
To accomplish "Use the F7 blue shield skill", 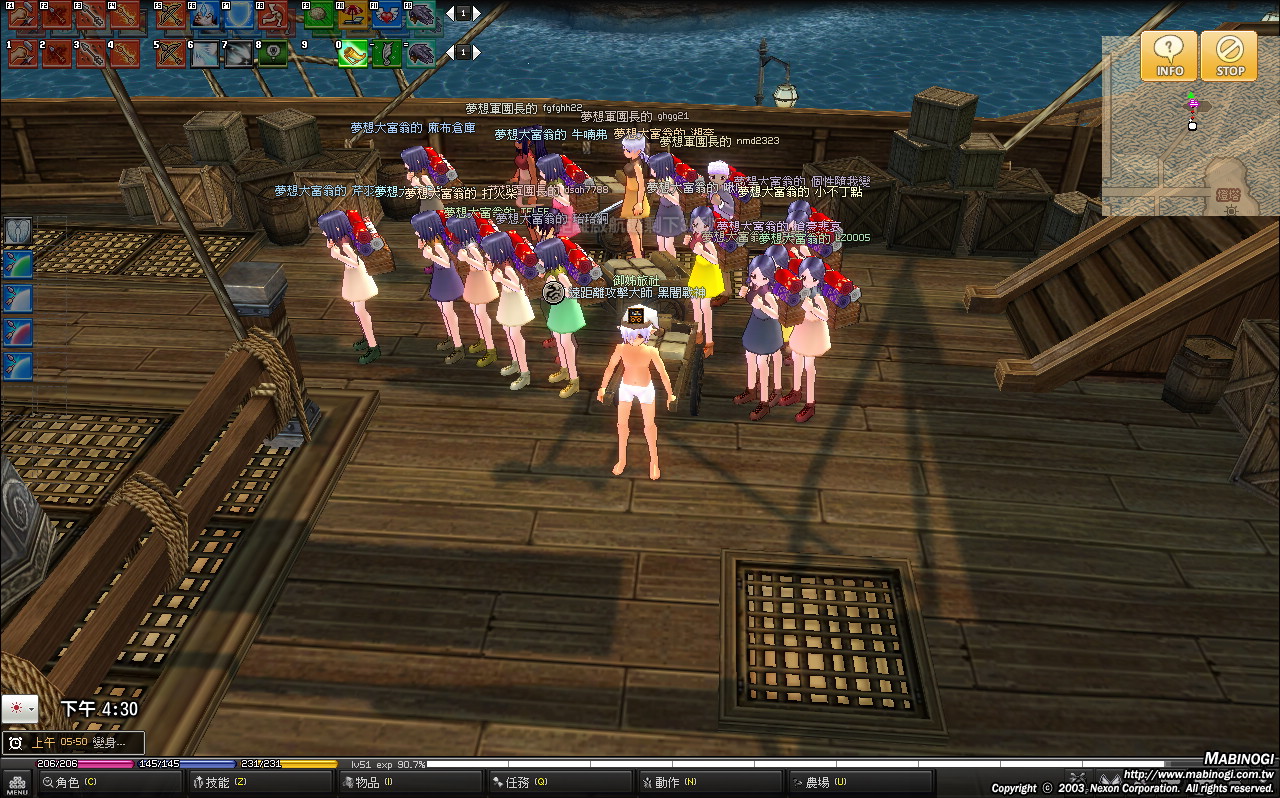I will (x=239, y=15).
